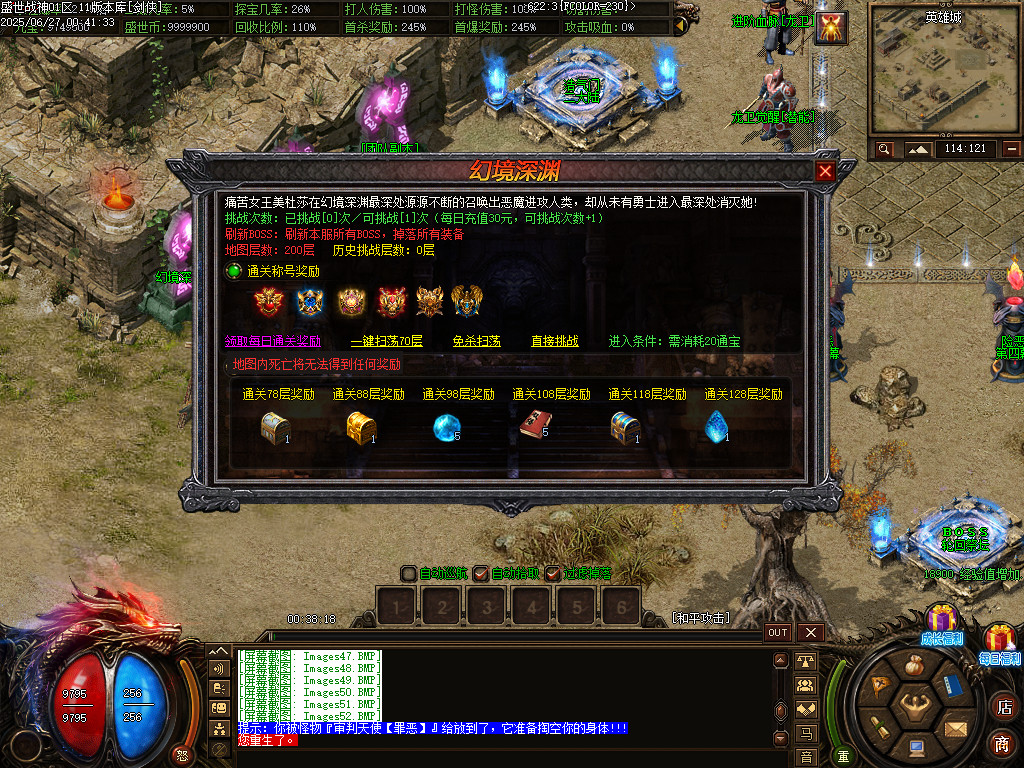1024x768 pixels.
Task: Collapse the minimap with the minus button
Action: point(1011,149)
